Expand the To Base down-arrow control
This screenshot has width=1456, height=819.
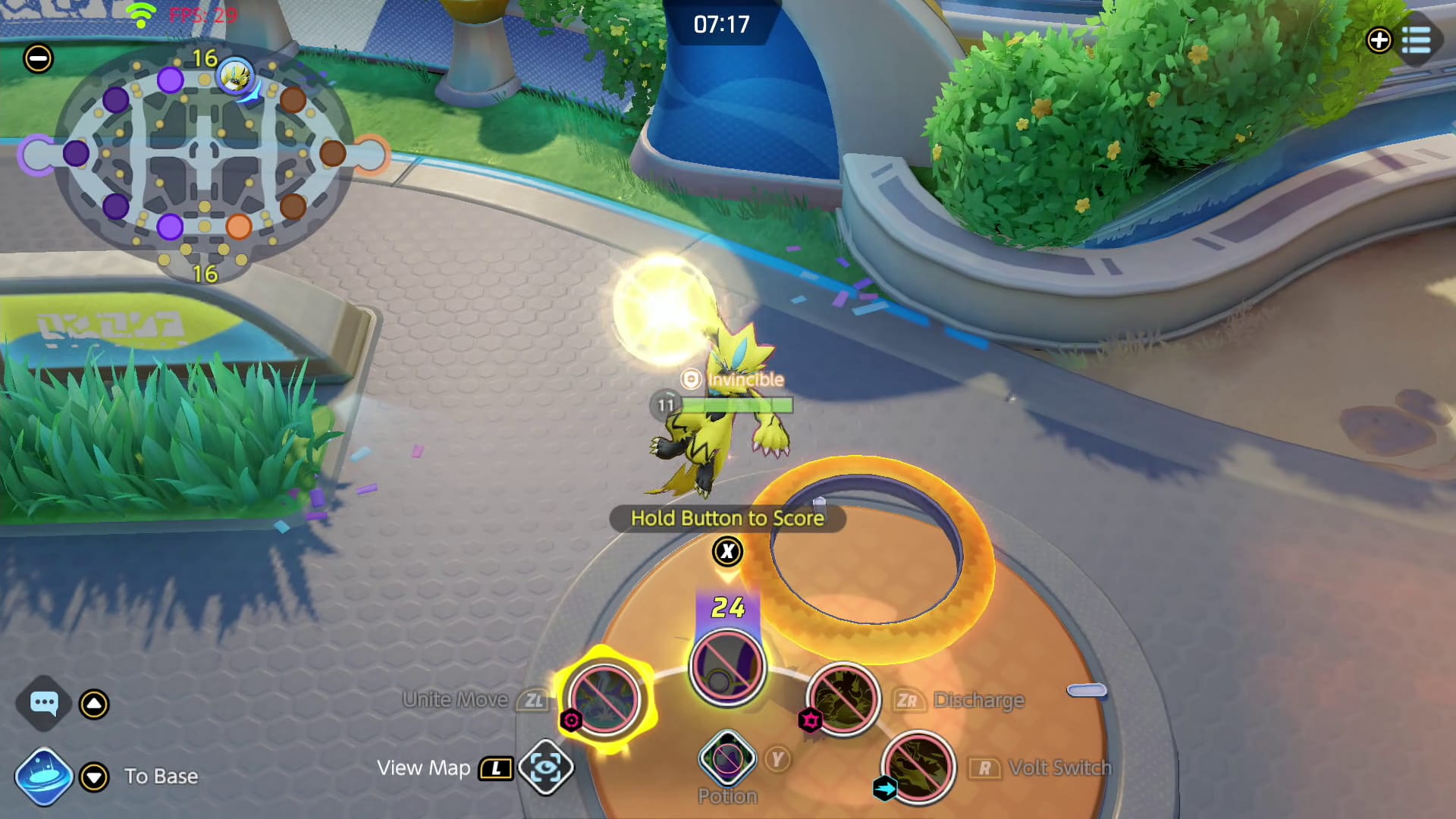point(94,776)
